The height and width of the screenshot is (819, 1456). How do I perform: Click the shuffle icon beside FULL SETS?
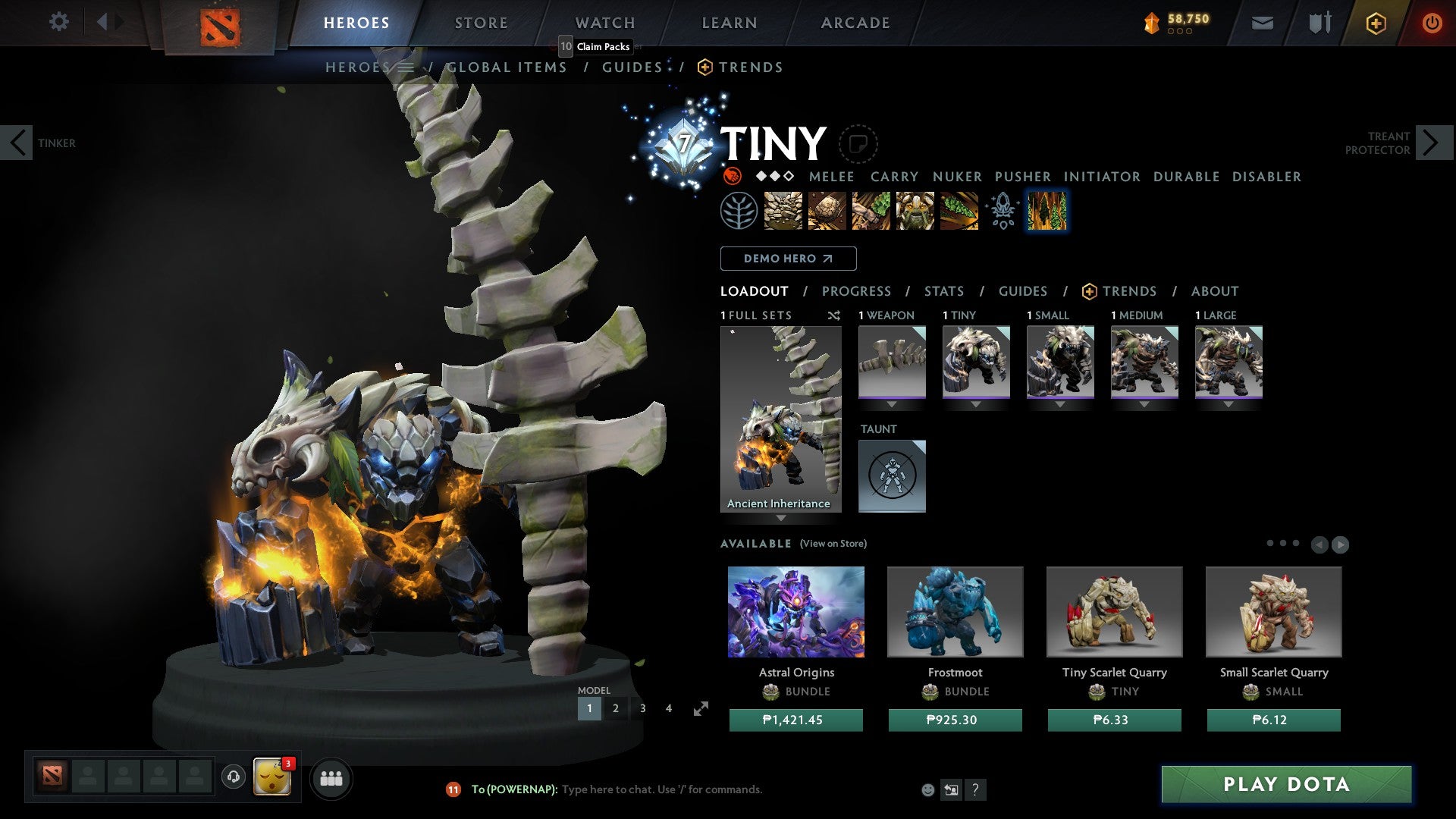(834, 315)
